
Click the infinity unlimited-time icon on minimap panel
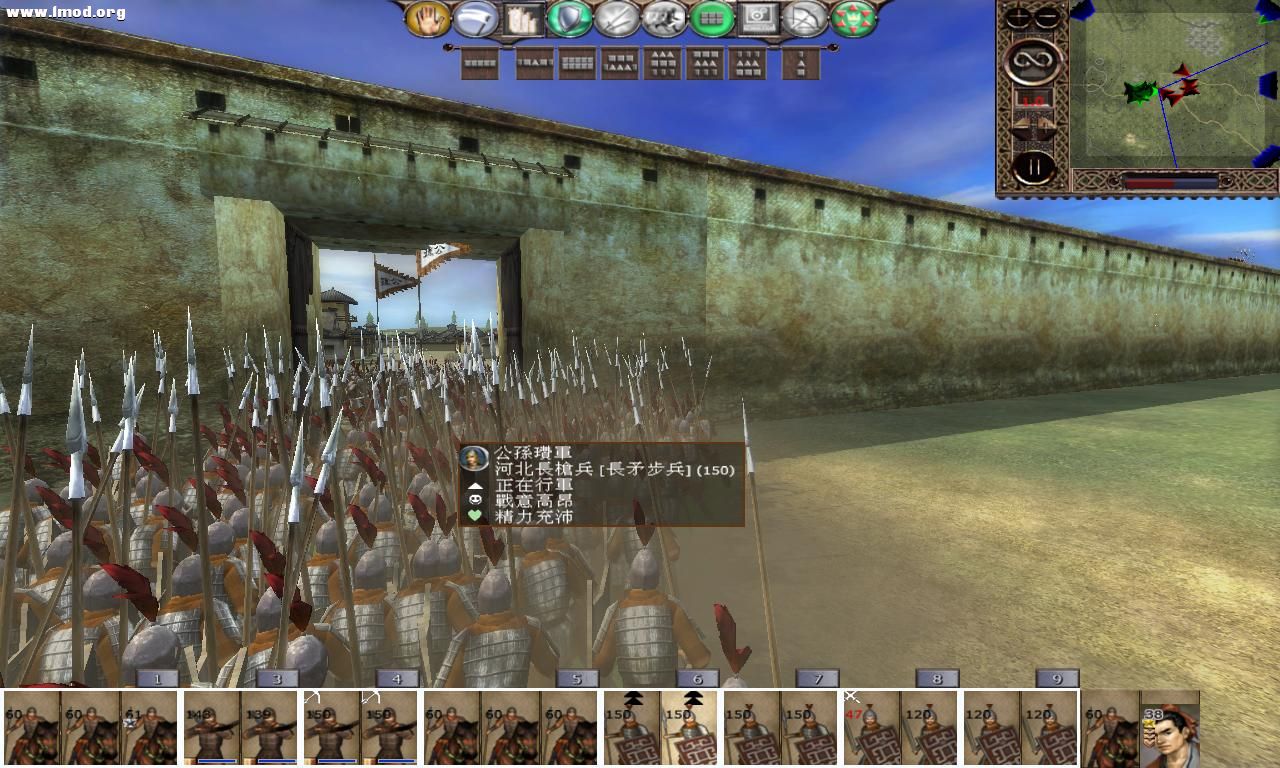[x=1033, y=61]
